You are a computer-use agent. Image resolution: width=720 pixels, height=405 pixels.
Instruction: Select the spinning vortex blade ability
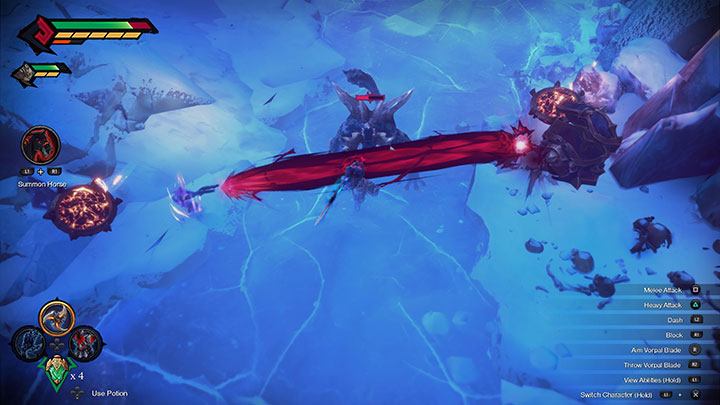[56, 319]
